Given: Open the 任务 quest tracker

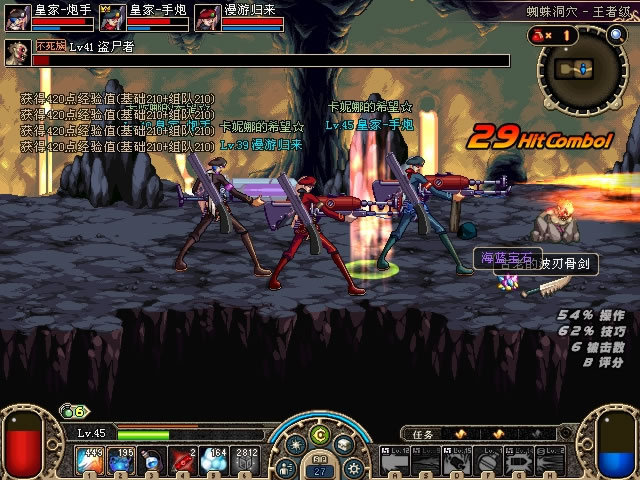Looking at the screenshot, I should 424,434.
